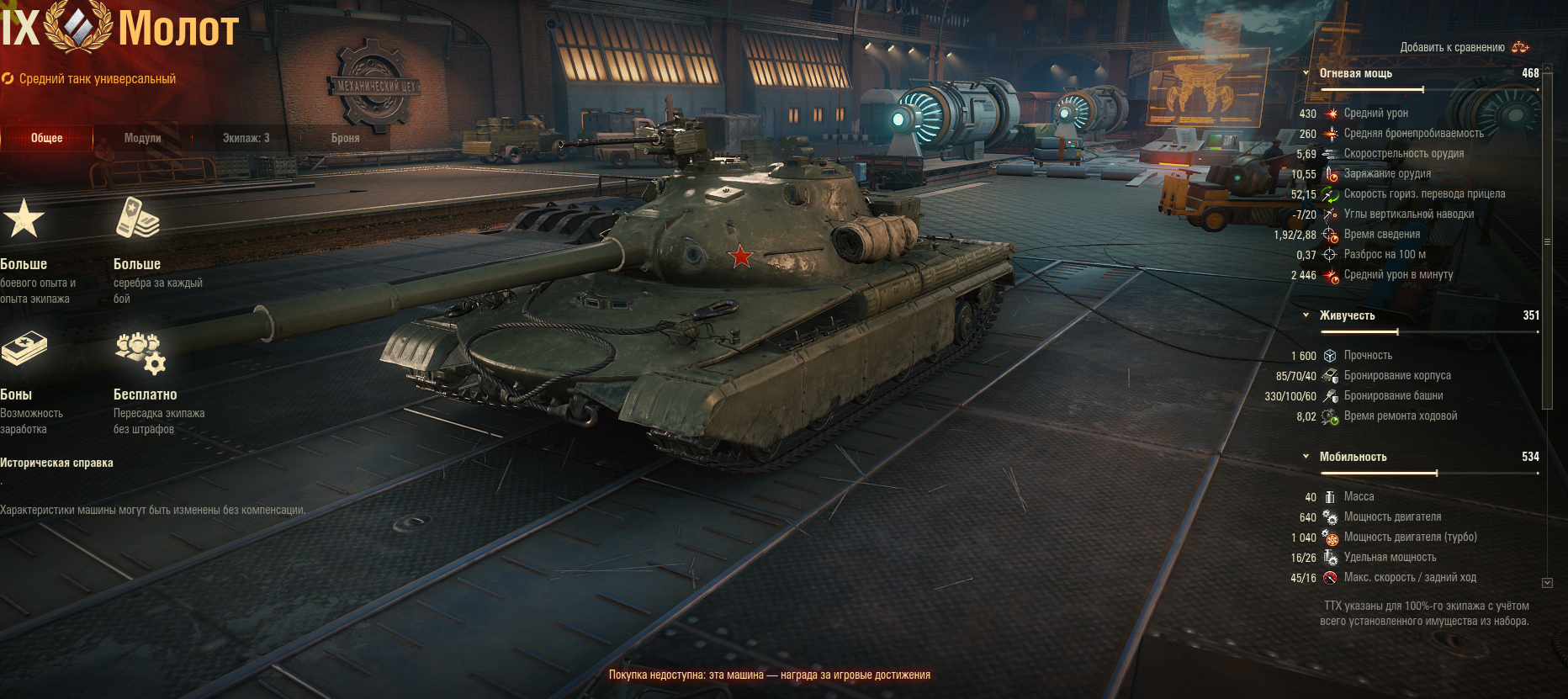Click the Боны earning icon
Screen dimensions: 1568x699
pos(24,349)
